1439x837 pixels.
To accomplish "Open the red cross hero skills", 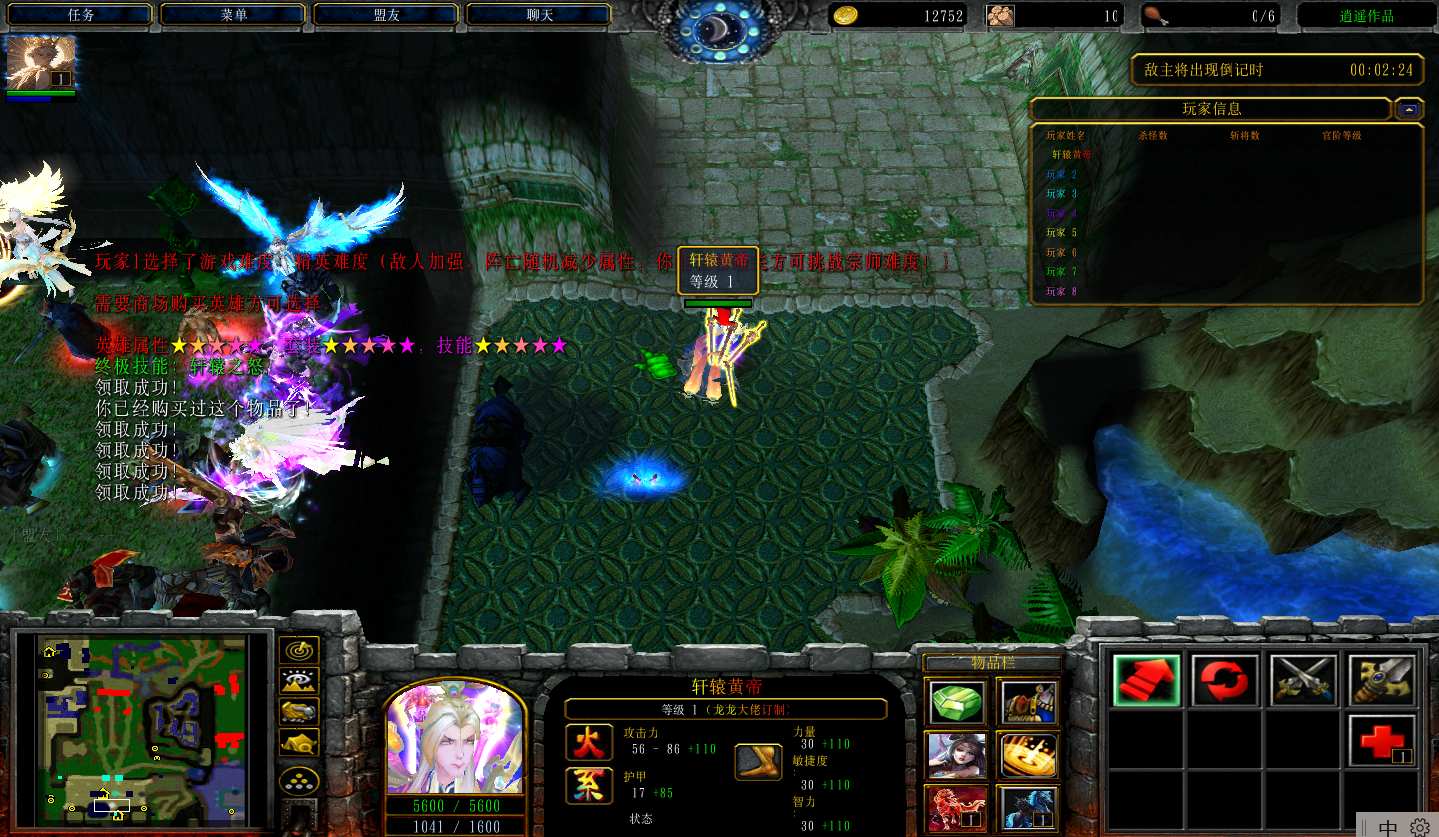I will pos(1382,741).
